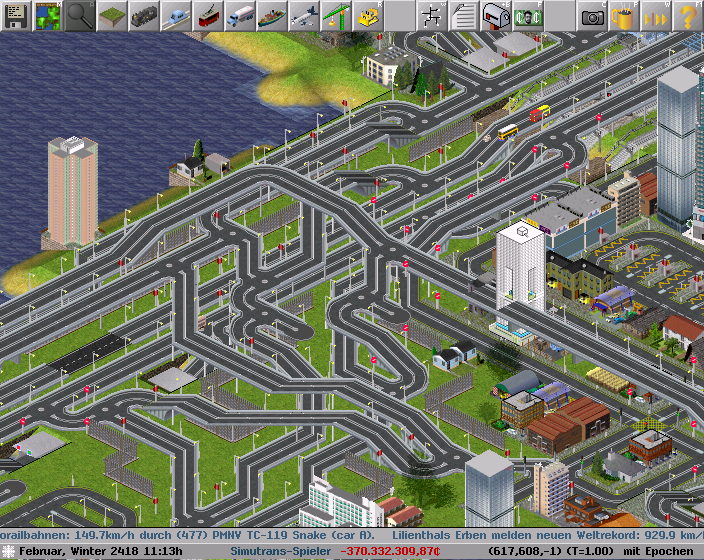This screenshot has height=560, width=704.
Task: Select the magnifying glass inspection tool
Action: pos(80,16)
